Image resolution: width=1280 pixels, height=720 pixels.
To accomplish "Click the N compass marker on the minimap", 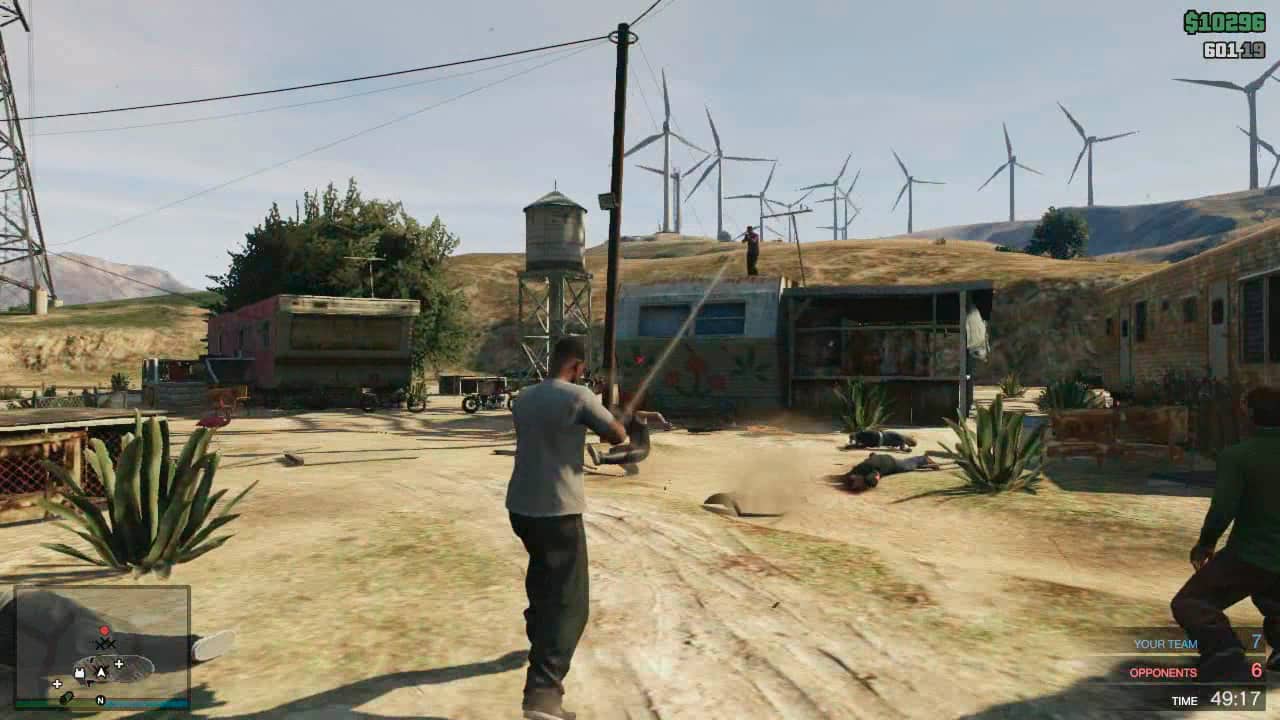I will 100,700.
